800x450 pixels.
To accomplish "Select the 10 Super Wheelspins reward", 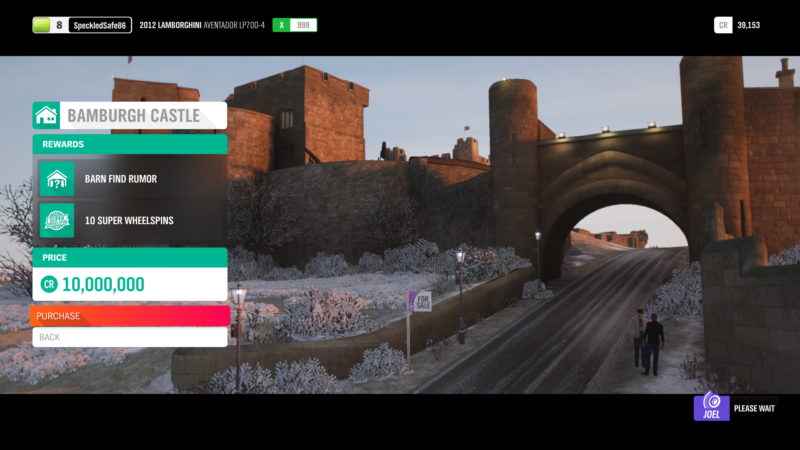I will [130, 220].
